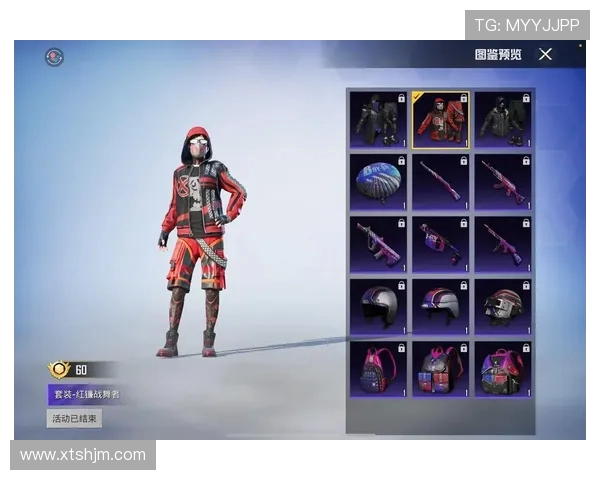Choose the large pink-purple backpack
Image resolution: width=600 pixels, height=480 pixels.
click(x=502, y=368)
